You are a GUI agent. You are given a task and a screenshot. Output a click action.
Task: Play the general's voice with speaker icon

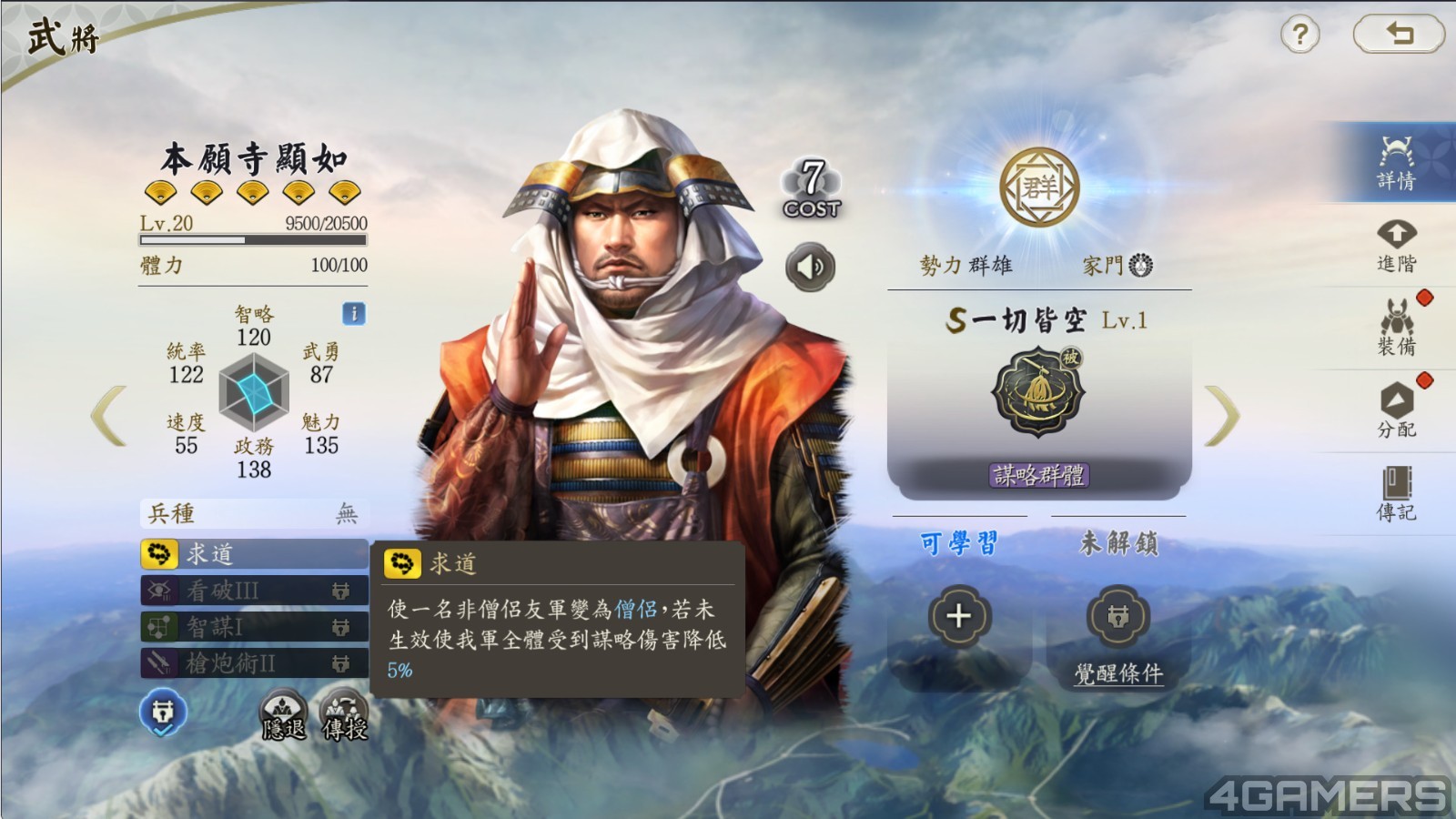[x=810, y=267]
